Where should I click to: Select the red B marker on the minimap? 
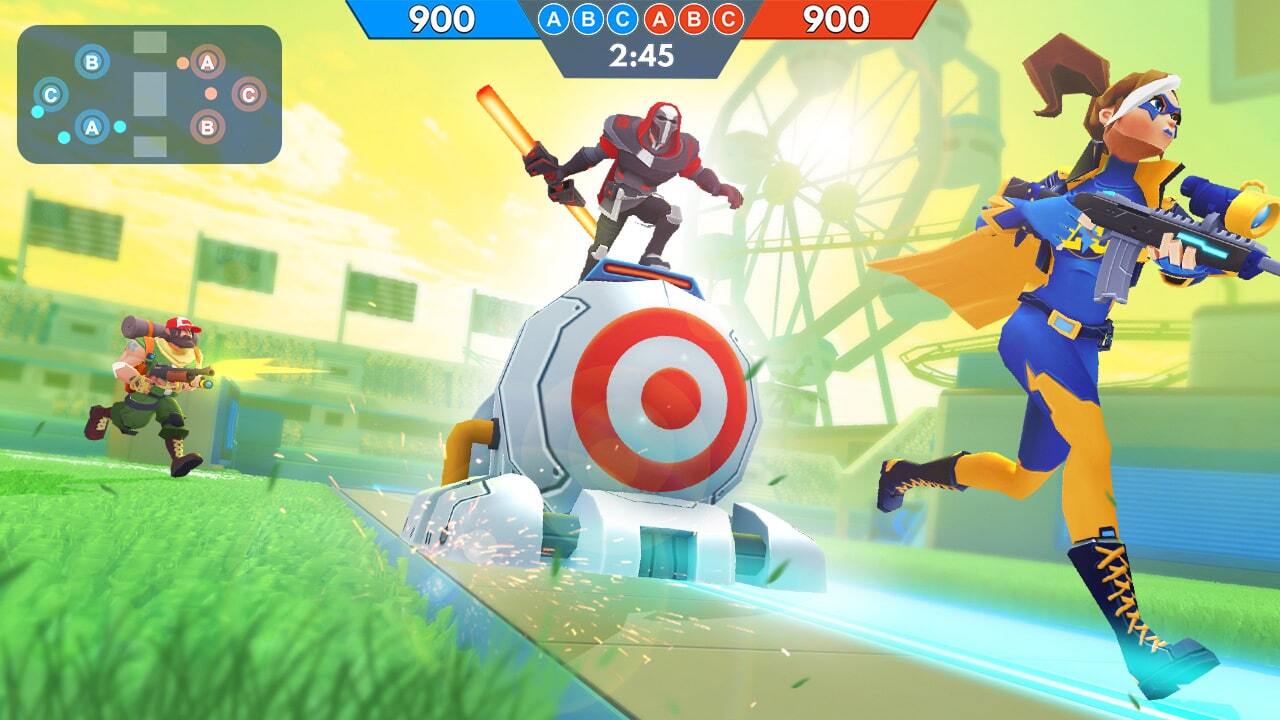(x=207, y=127)
